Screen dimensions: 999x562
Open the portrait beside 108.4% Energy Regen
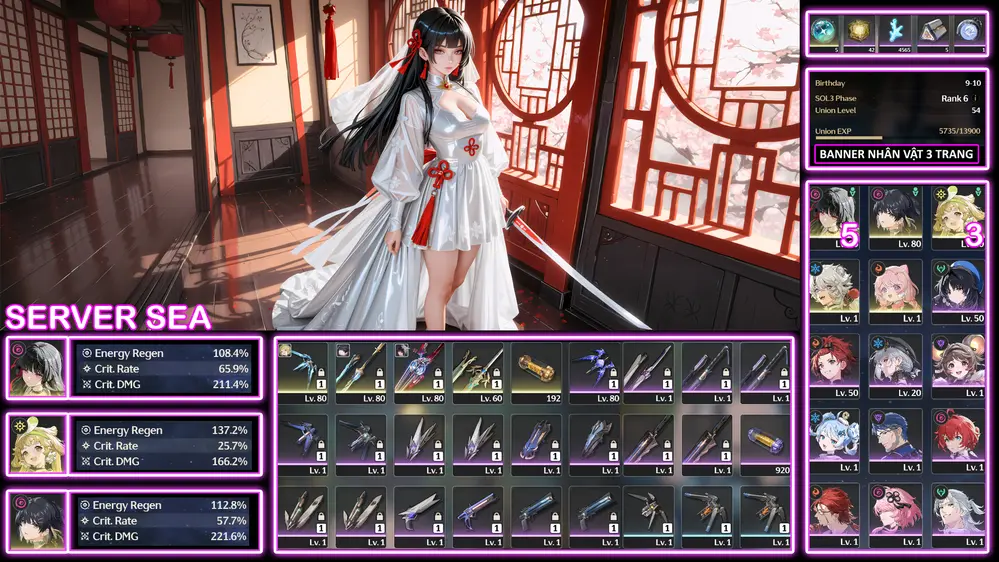pyautogui.click(x=36, y=367)
